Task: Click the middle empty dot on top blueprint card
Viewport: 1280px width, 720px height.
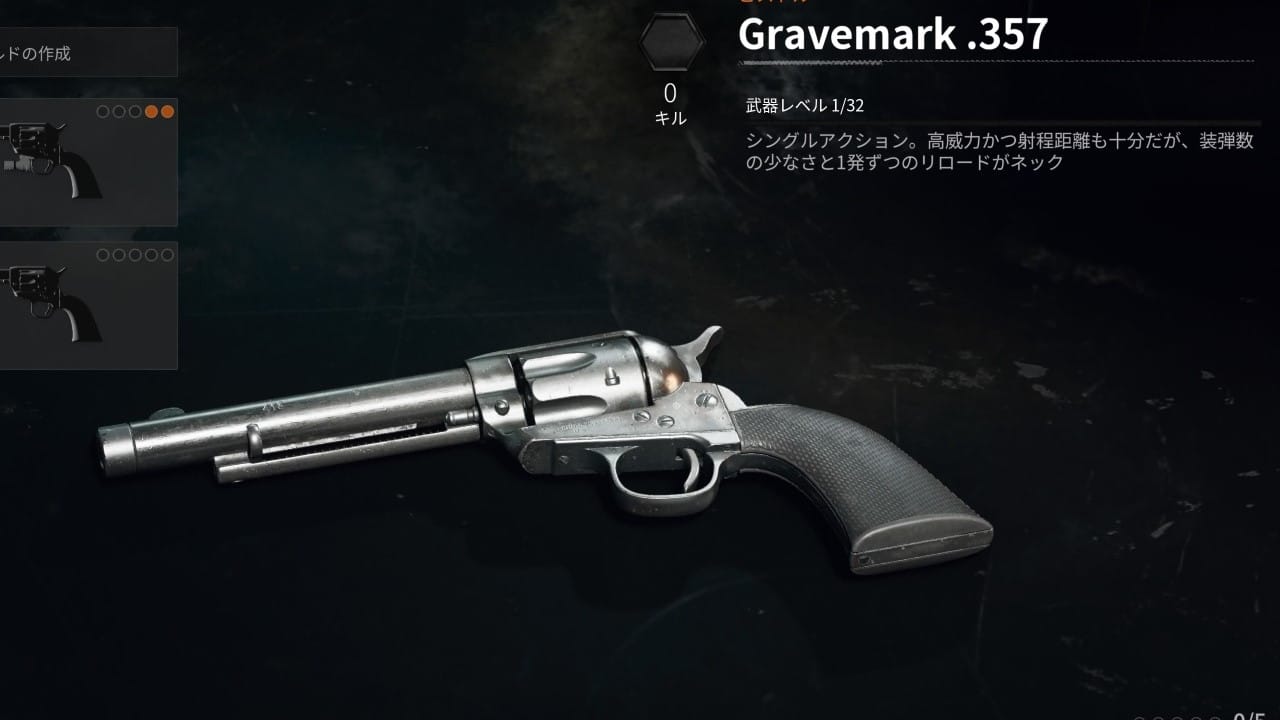Action: coord(134,112)
